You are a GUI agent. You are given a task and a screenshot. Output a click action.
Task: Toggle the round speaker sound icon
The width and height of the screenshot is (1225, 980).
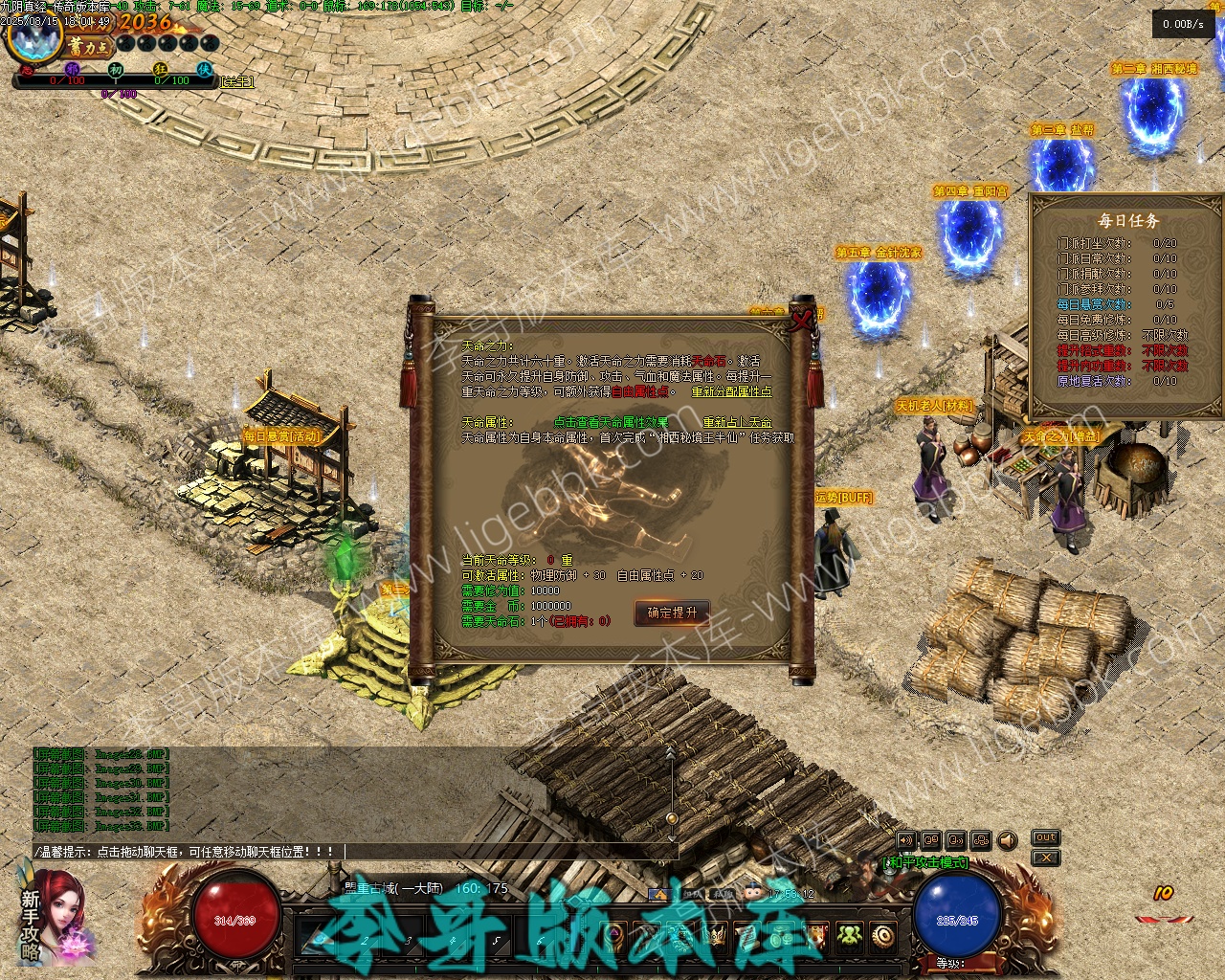point(1007,840)
